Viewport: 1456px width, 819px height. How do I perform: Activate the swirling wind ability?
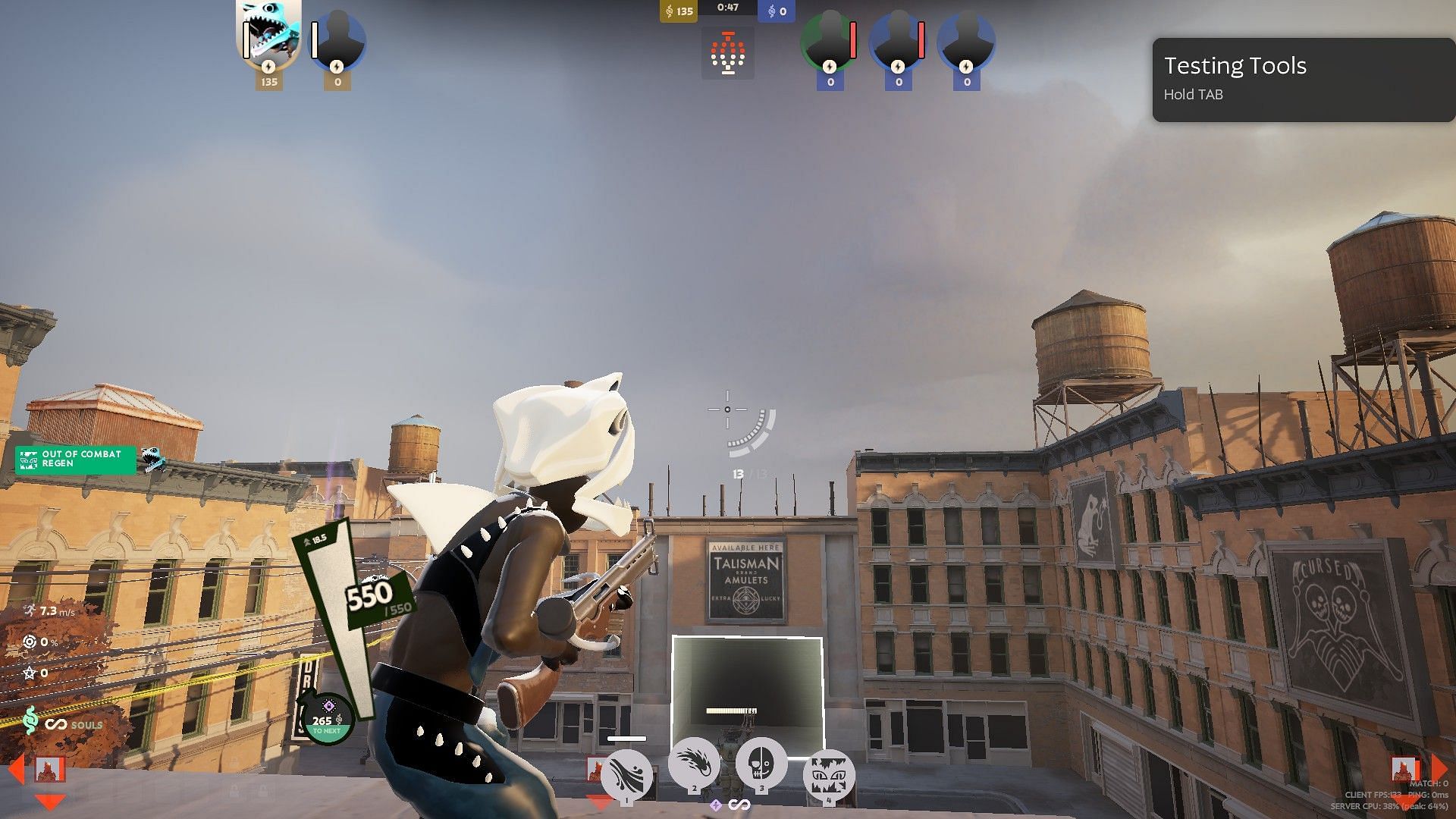[x=626, y=775]
